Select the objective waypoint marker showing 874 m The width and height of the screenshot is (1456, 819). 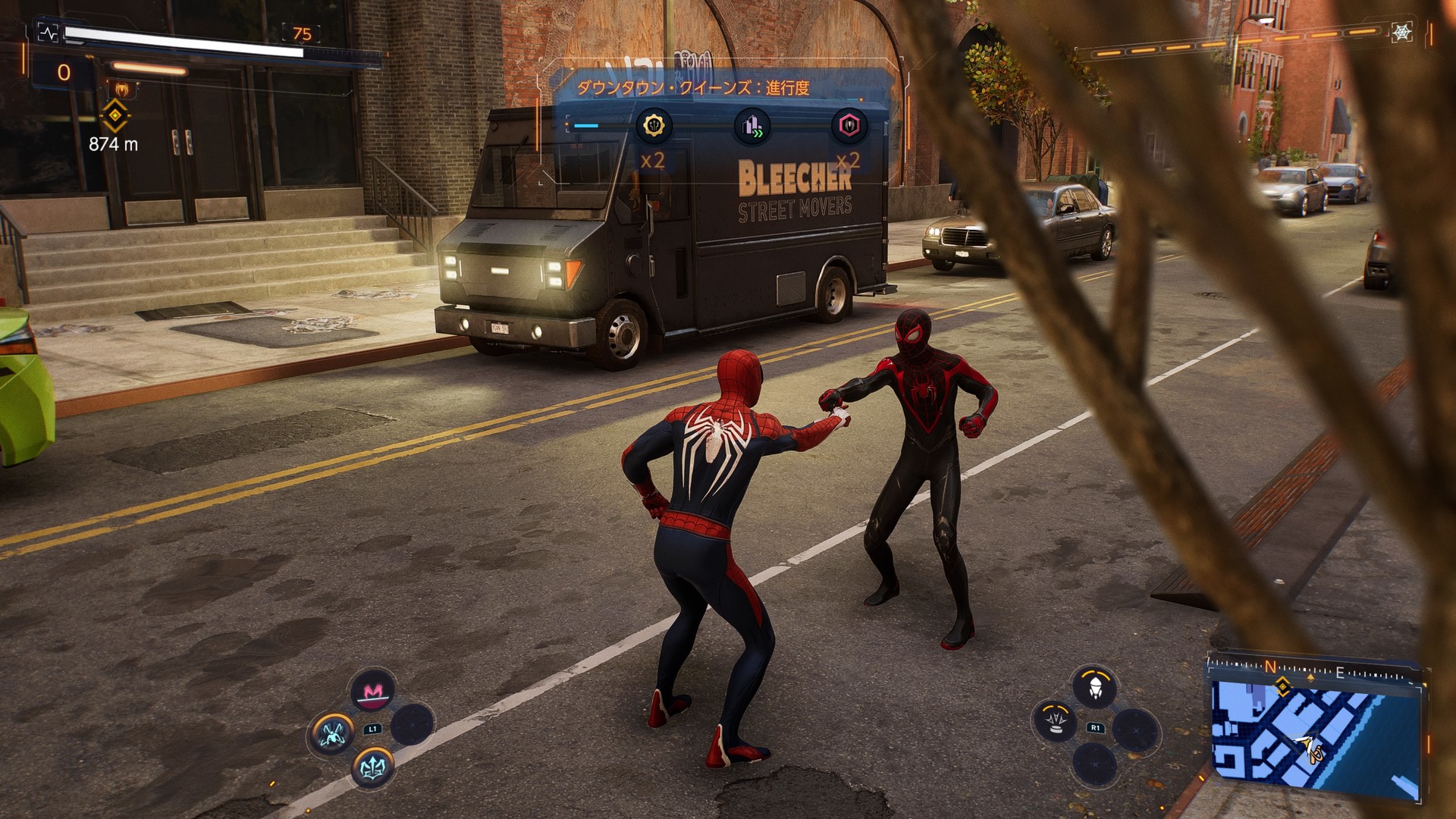(115, 116)
